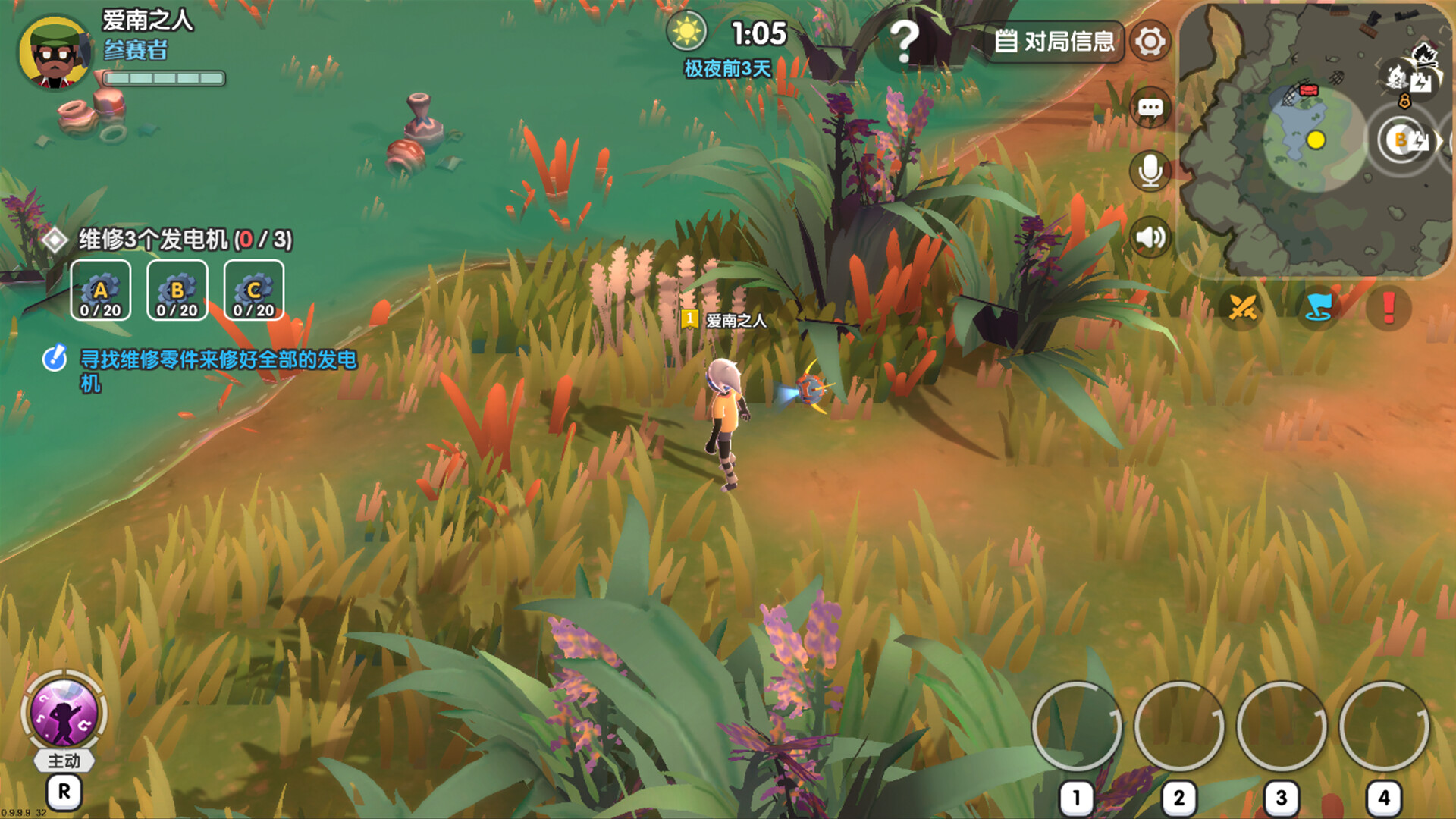
Task: Toggle the quest objective tracker diamond
Action: (x=57, y=241)
